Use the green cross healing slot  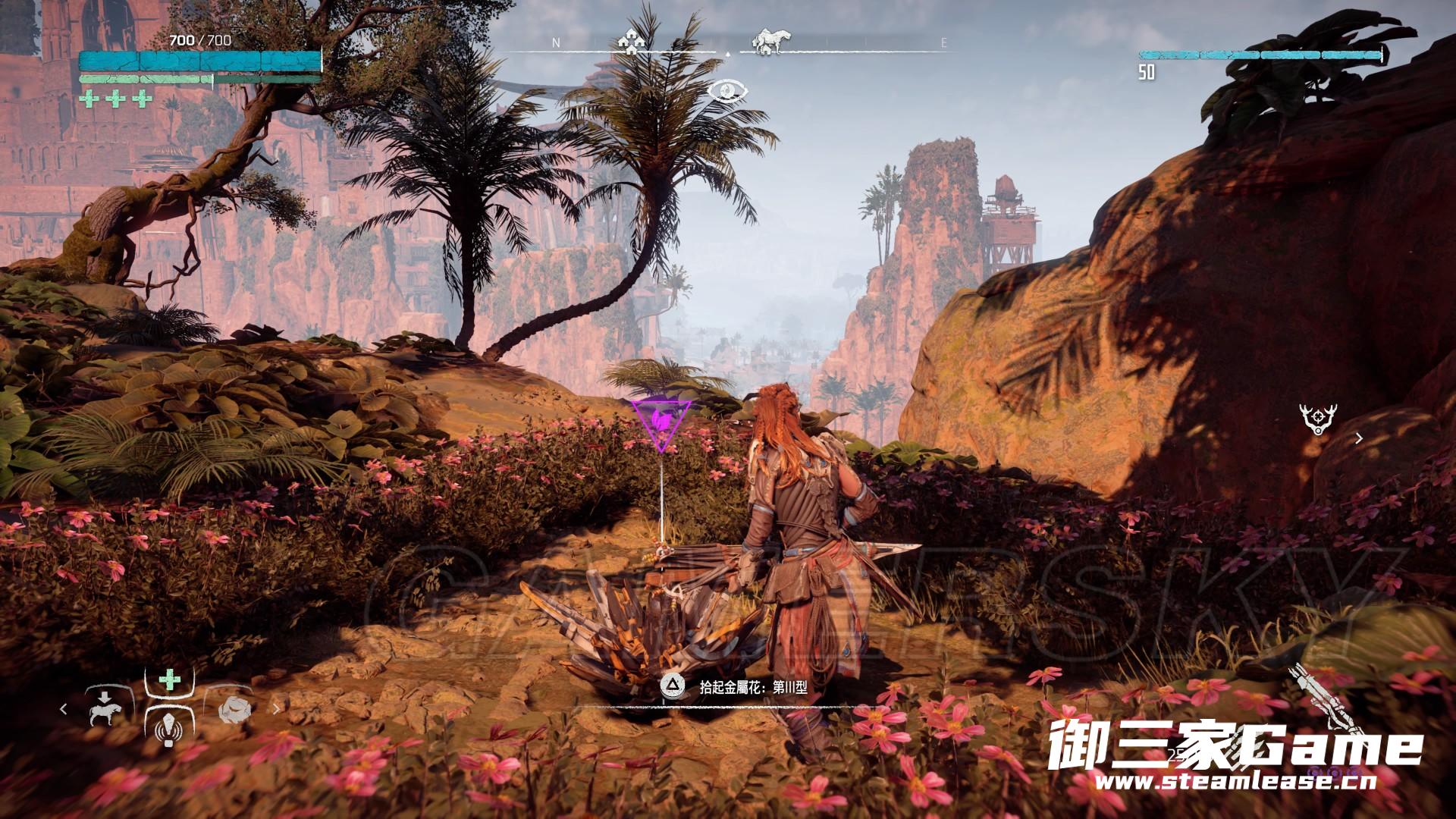click(x=168, y=680)
